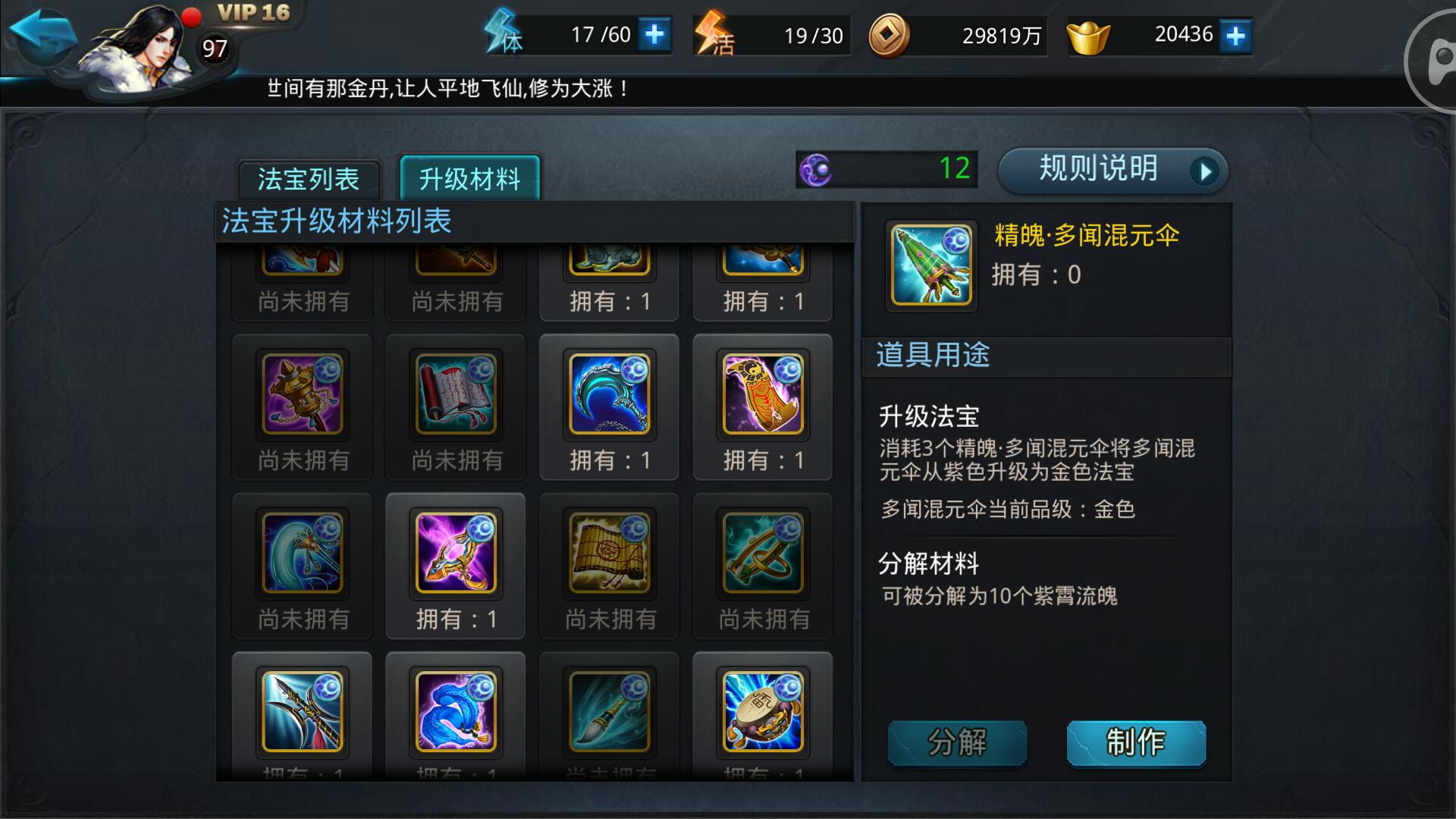This screenshot has width=1456, height=819.
Task: Tap the + to buy gold ingots
Action: pos(1236,34)
